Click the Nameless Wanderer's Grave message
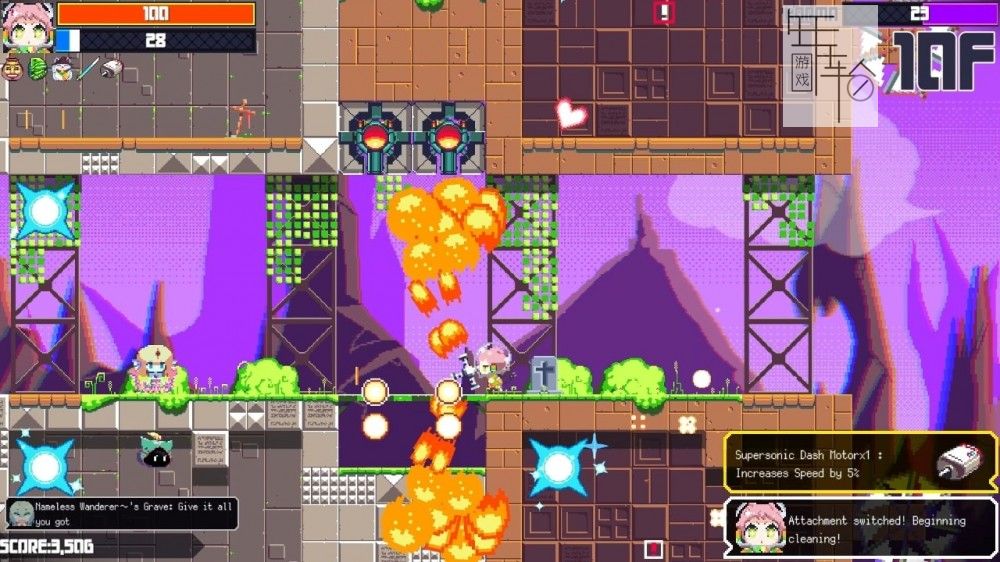This screenshot has width=1000, height=562. pos(122,514)
